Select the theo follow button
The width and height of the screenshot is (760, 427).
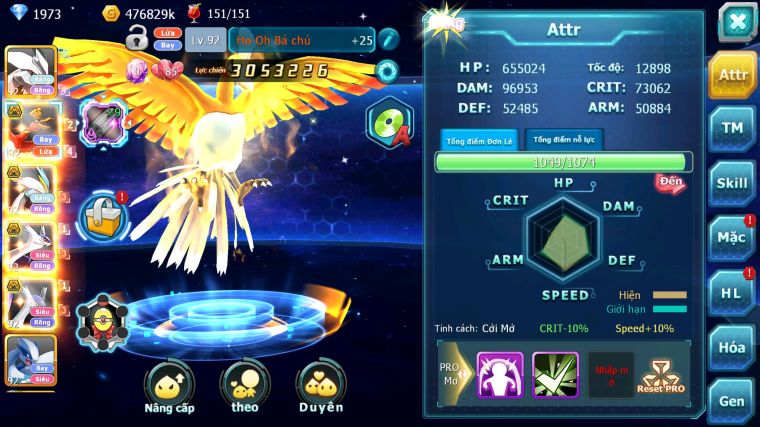(x=245, y=389)
